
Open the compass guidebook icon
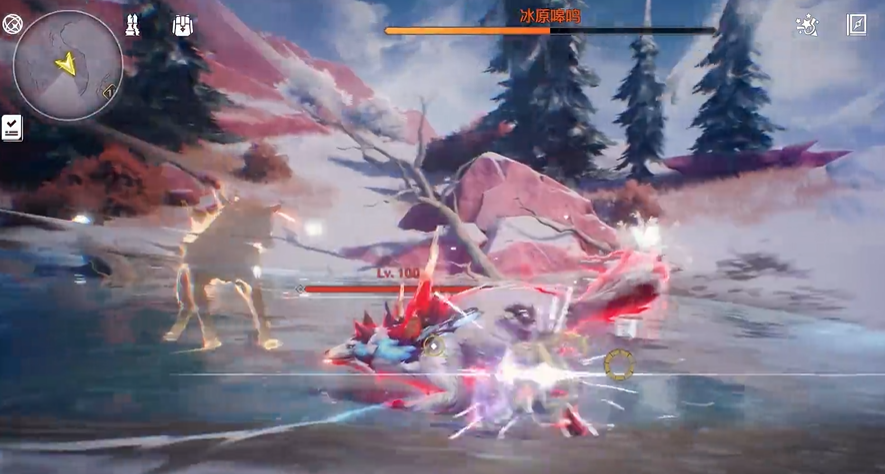coord(857,26)
